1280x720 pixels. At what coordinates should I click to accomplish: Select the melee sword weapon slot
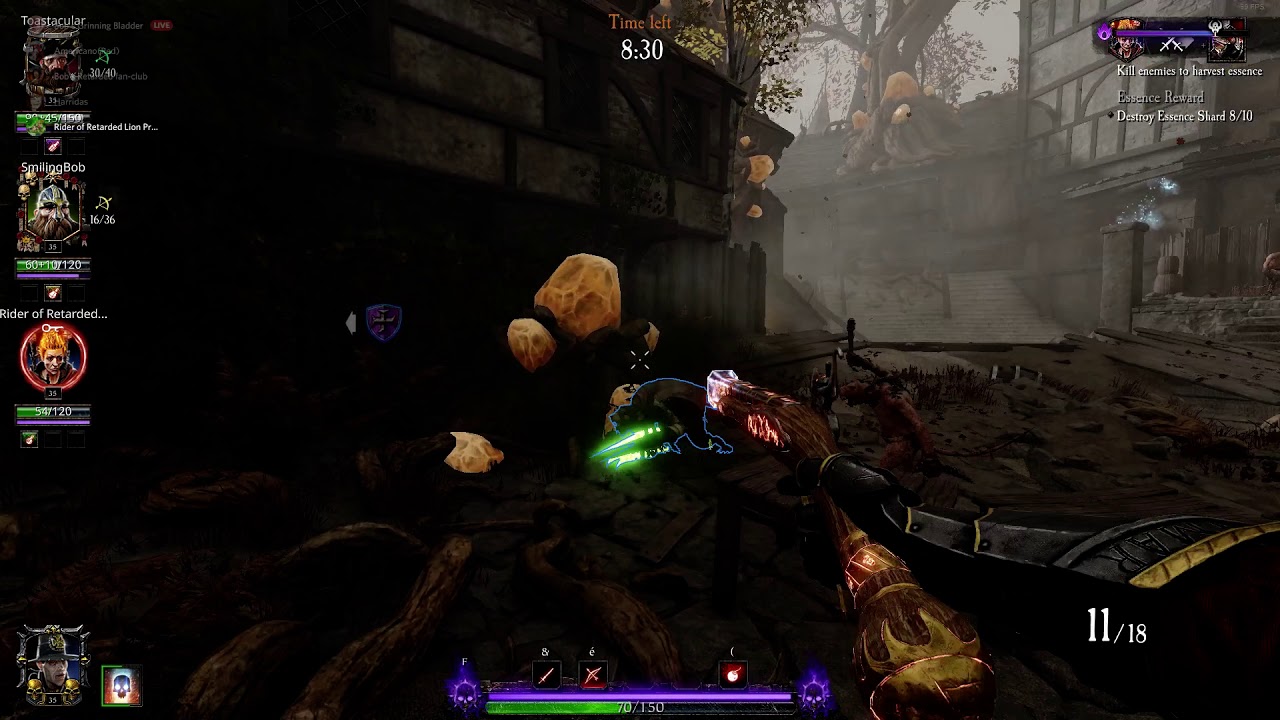point(545,676)
